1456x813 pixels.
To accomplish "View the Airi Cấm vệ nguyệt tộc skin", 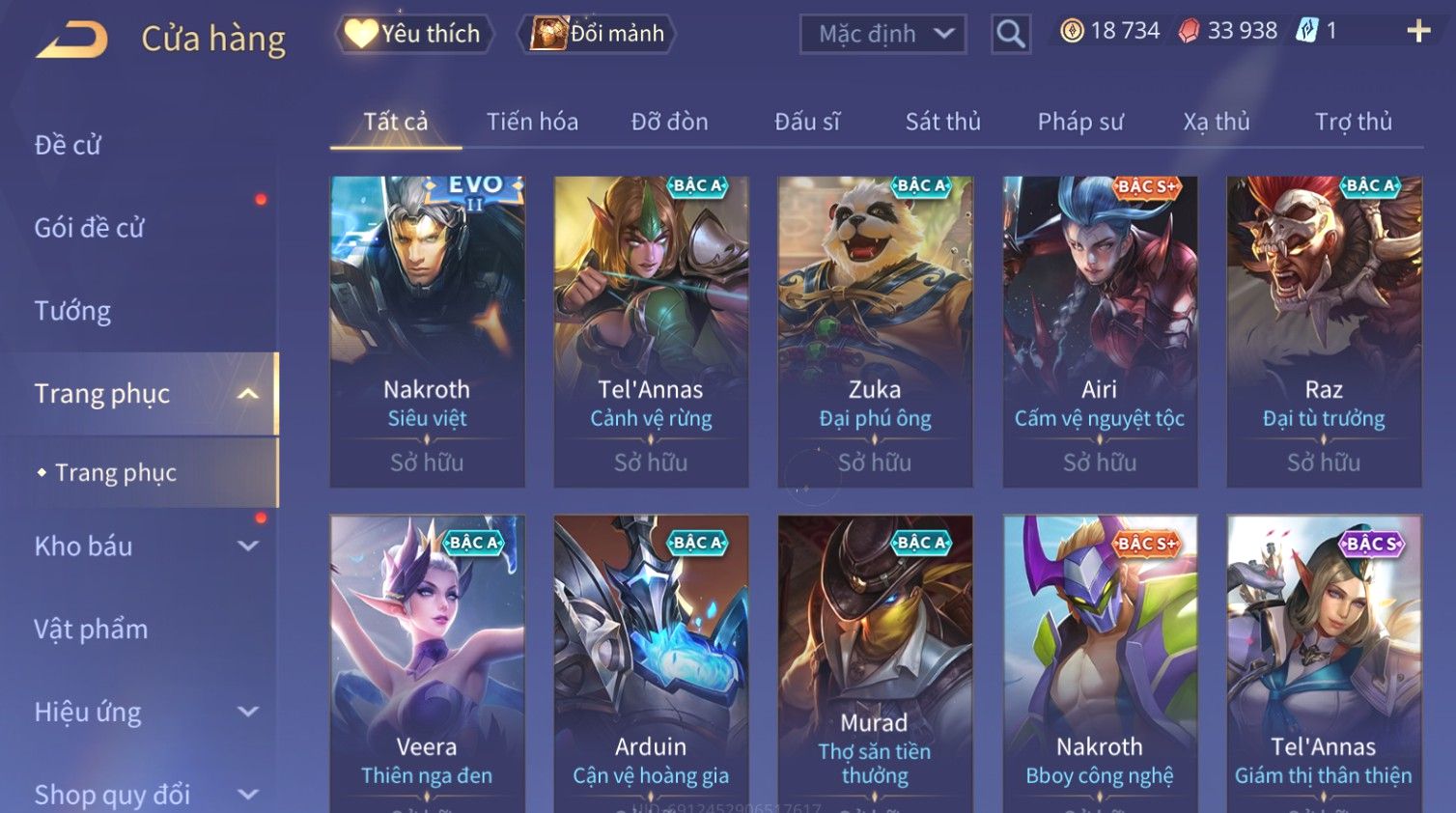I will tap(1100, 330).
